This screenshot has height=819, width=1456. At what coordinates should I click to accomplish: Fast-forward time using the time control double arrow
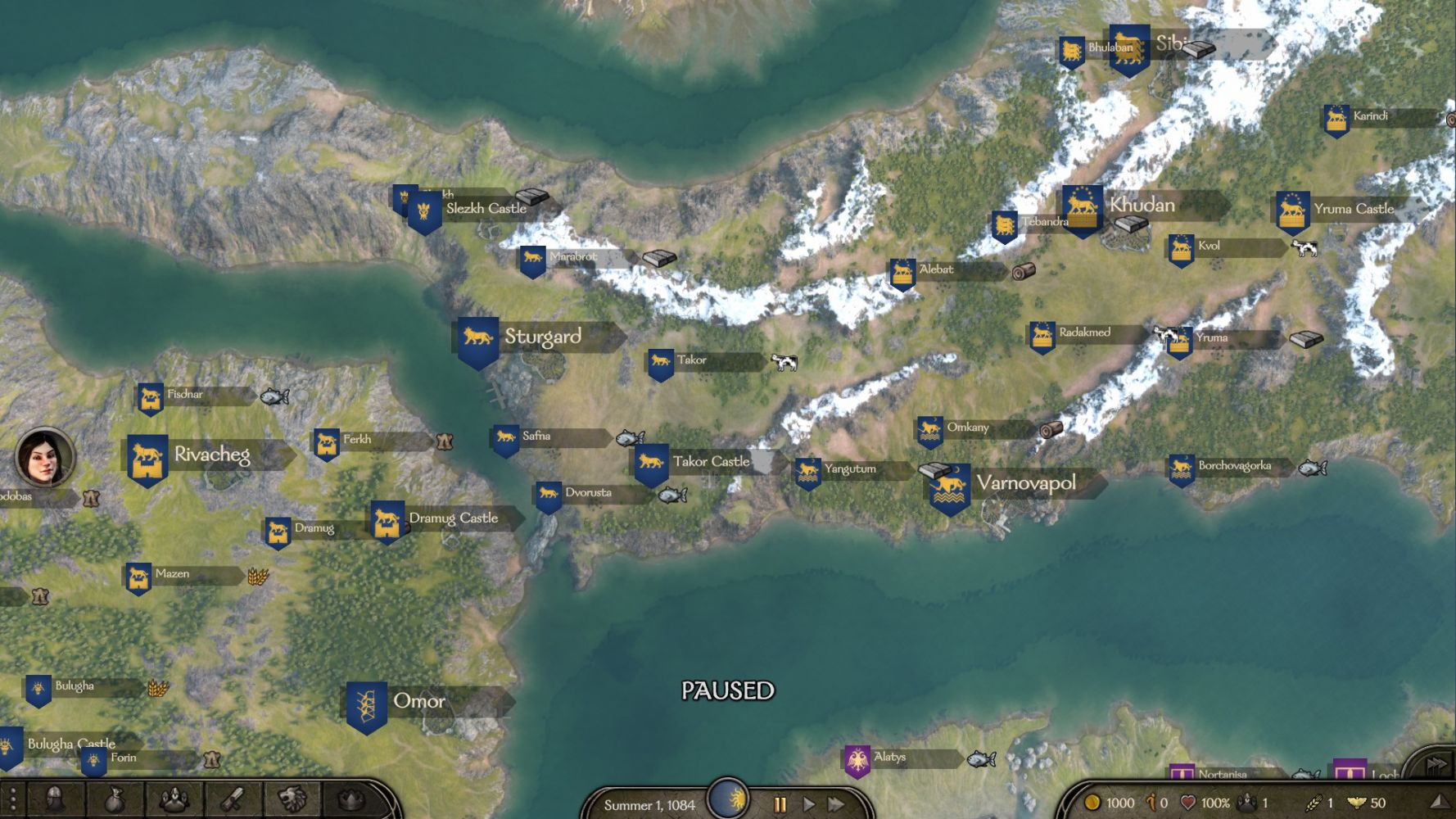click(x=836, y=804)
